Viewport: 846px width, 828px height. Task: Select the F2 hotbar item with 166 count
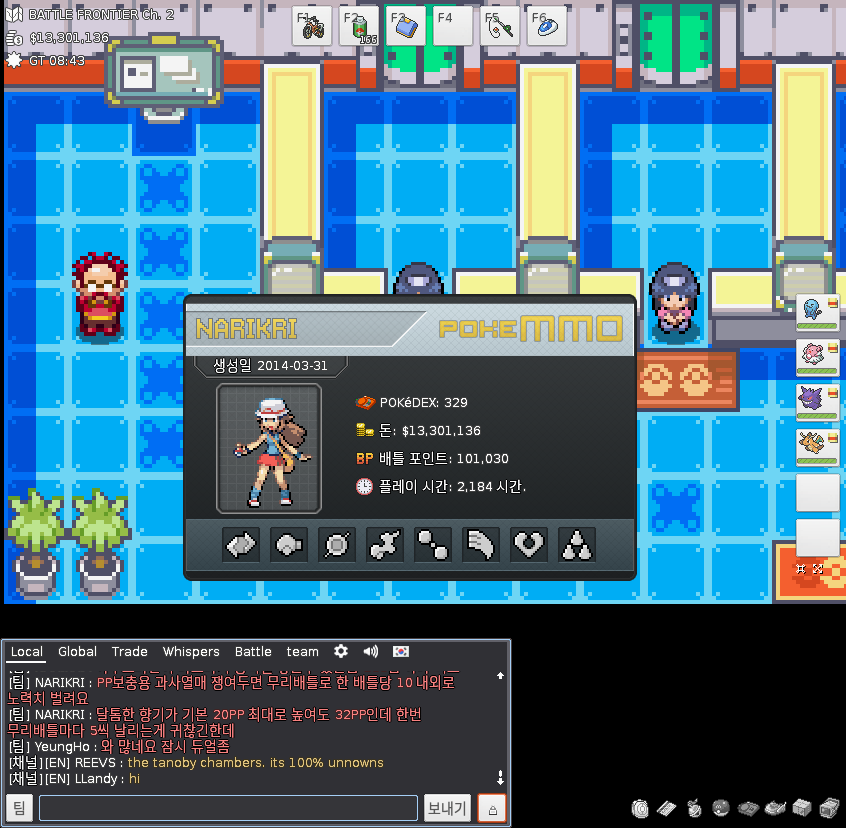pyautogui.click(x=359, y=26)
